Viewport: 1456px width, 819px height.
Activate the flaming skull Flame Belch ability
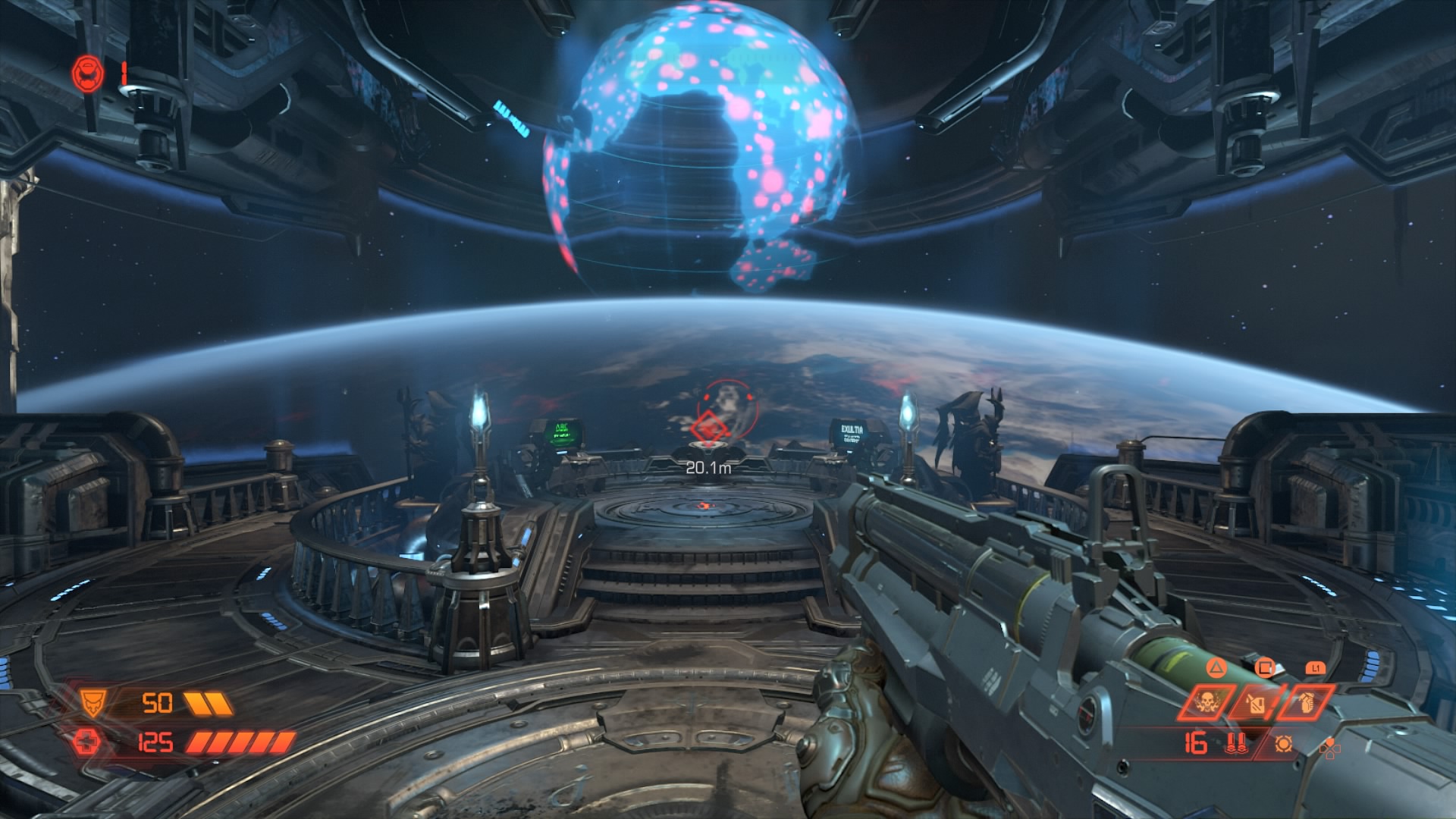[1207, 703]
